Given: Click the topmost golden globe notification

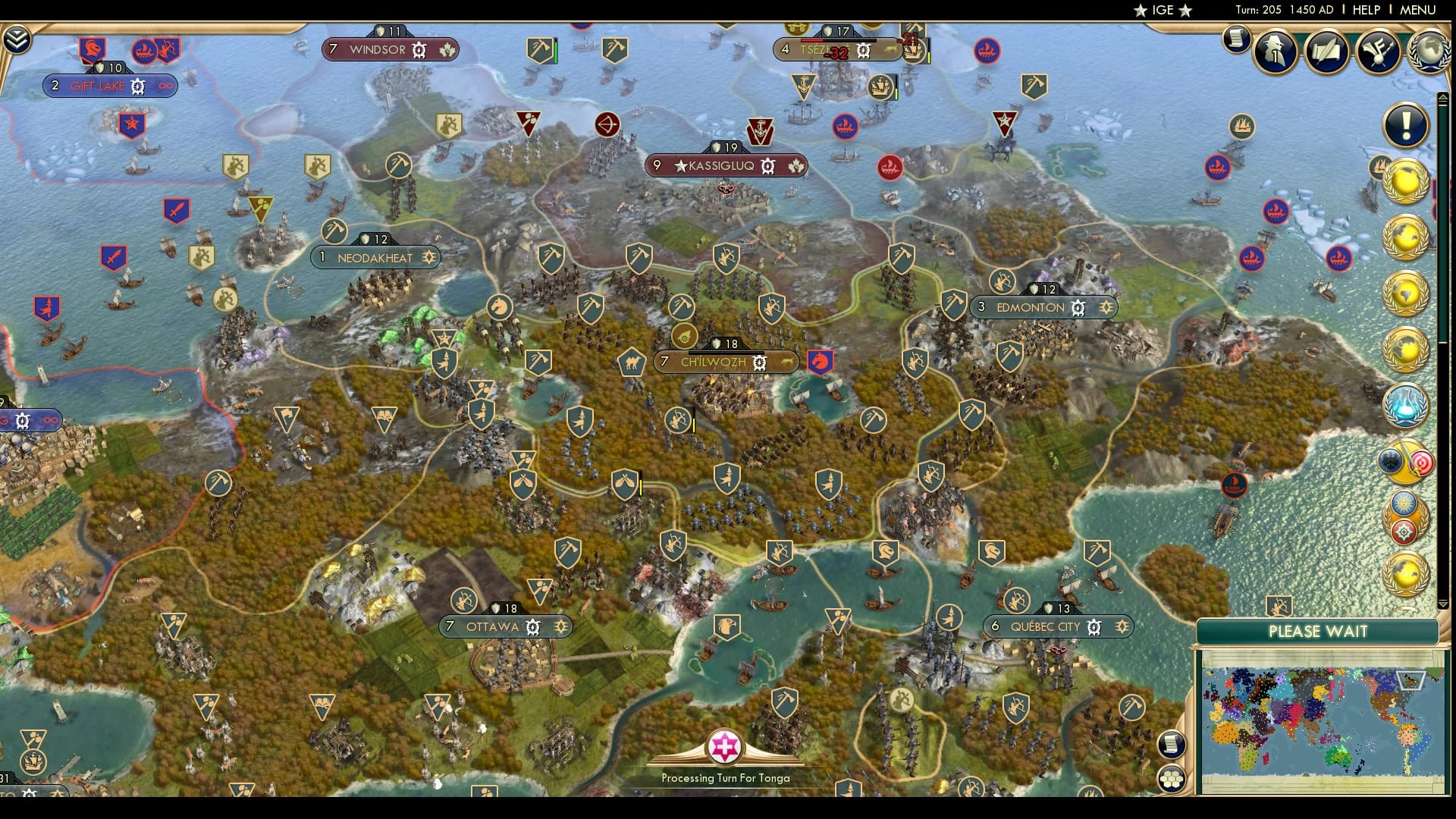Looking at the screenshot, I should (1405, 182).
